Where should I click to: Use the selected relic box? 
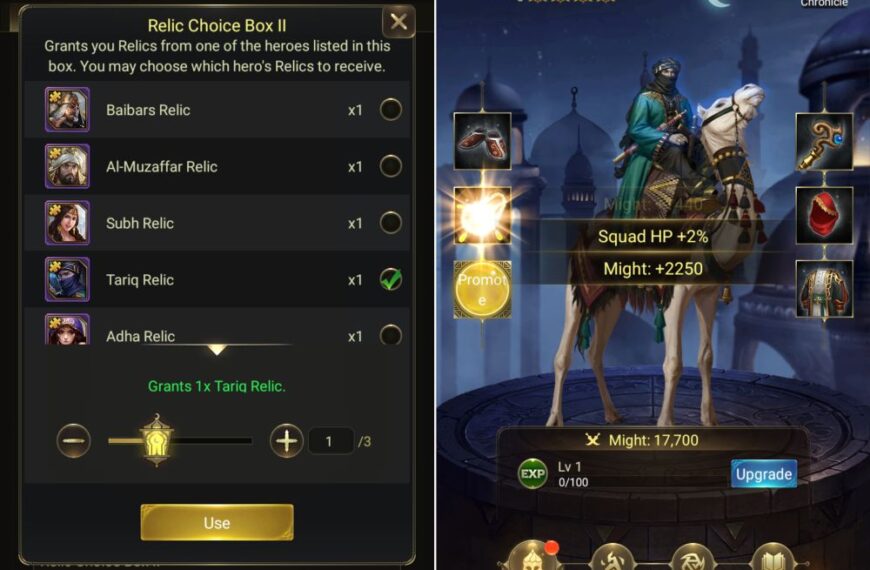pyautogui.click(x=217, y=522)
